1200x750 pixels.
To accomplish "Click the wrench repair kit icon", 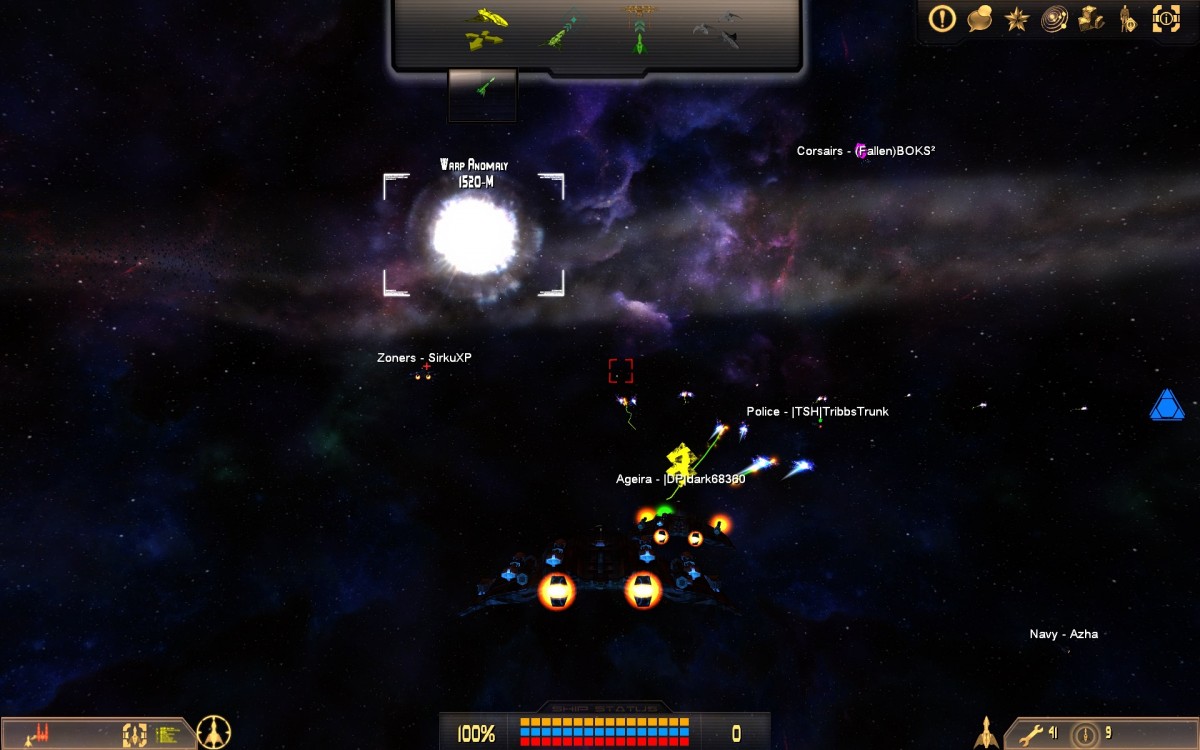I will point(1031,733).
